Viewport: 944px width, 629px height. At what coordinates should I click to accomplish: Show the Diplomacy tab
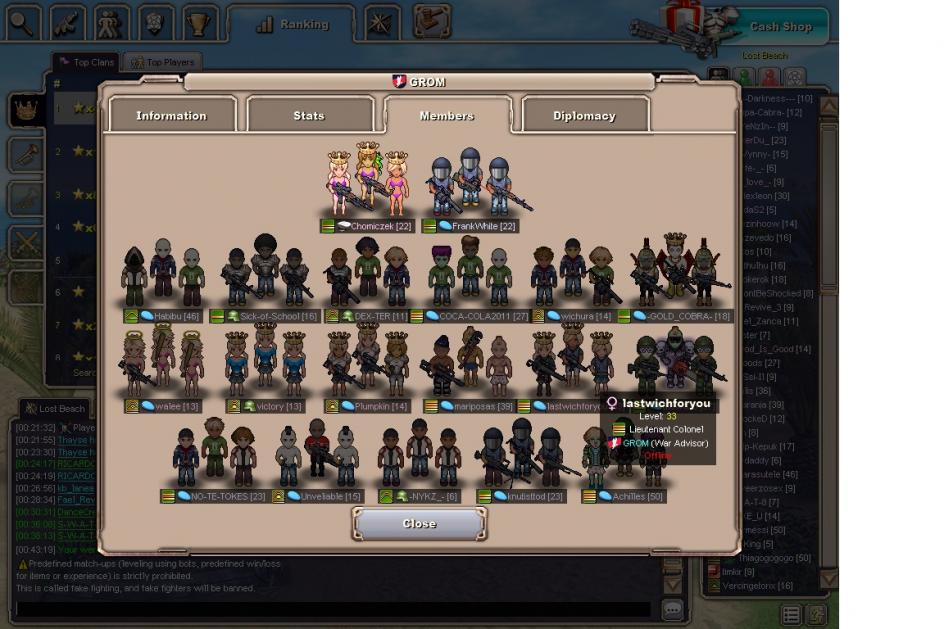(x=584, y=116)
